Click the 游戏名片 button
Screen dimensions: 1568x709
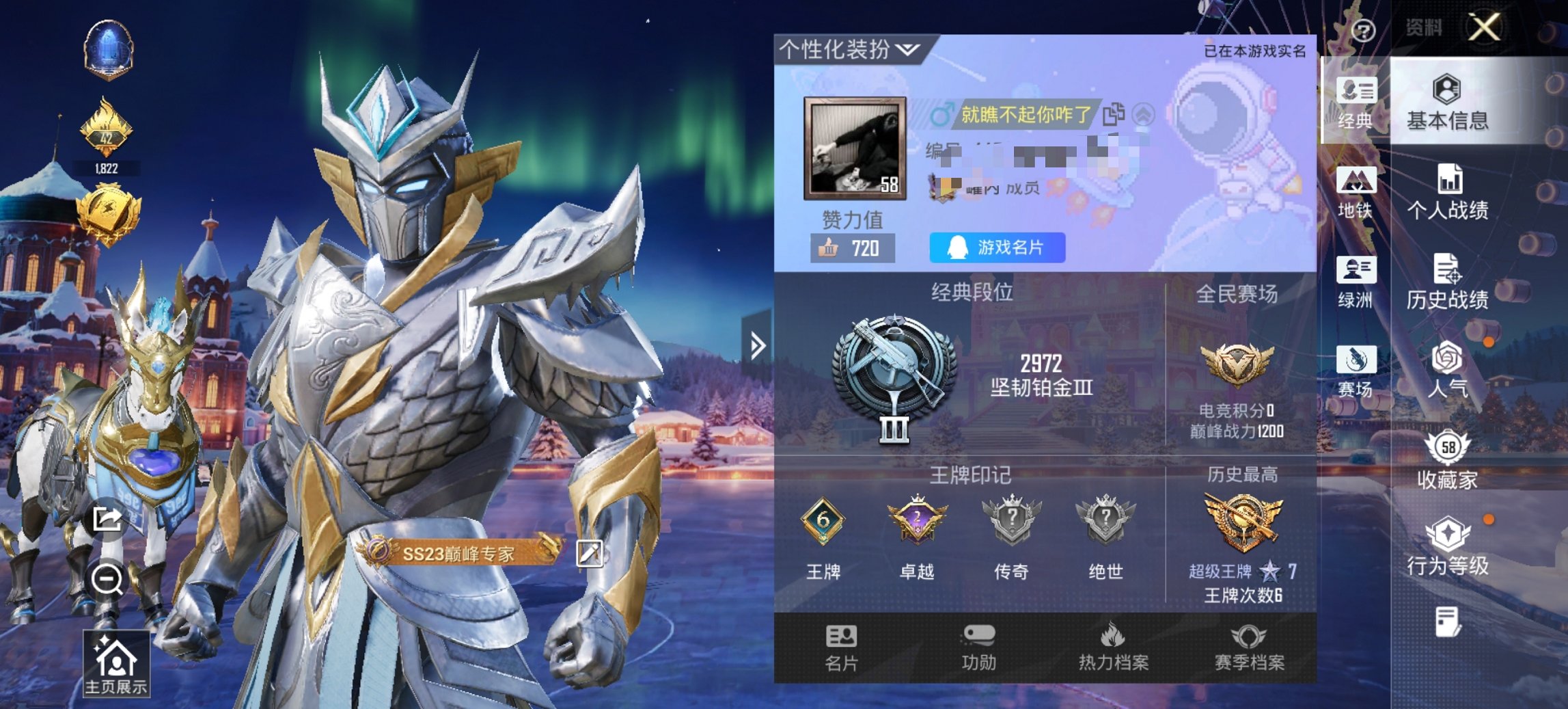[x=997, y=248]
